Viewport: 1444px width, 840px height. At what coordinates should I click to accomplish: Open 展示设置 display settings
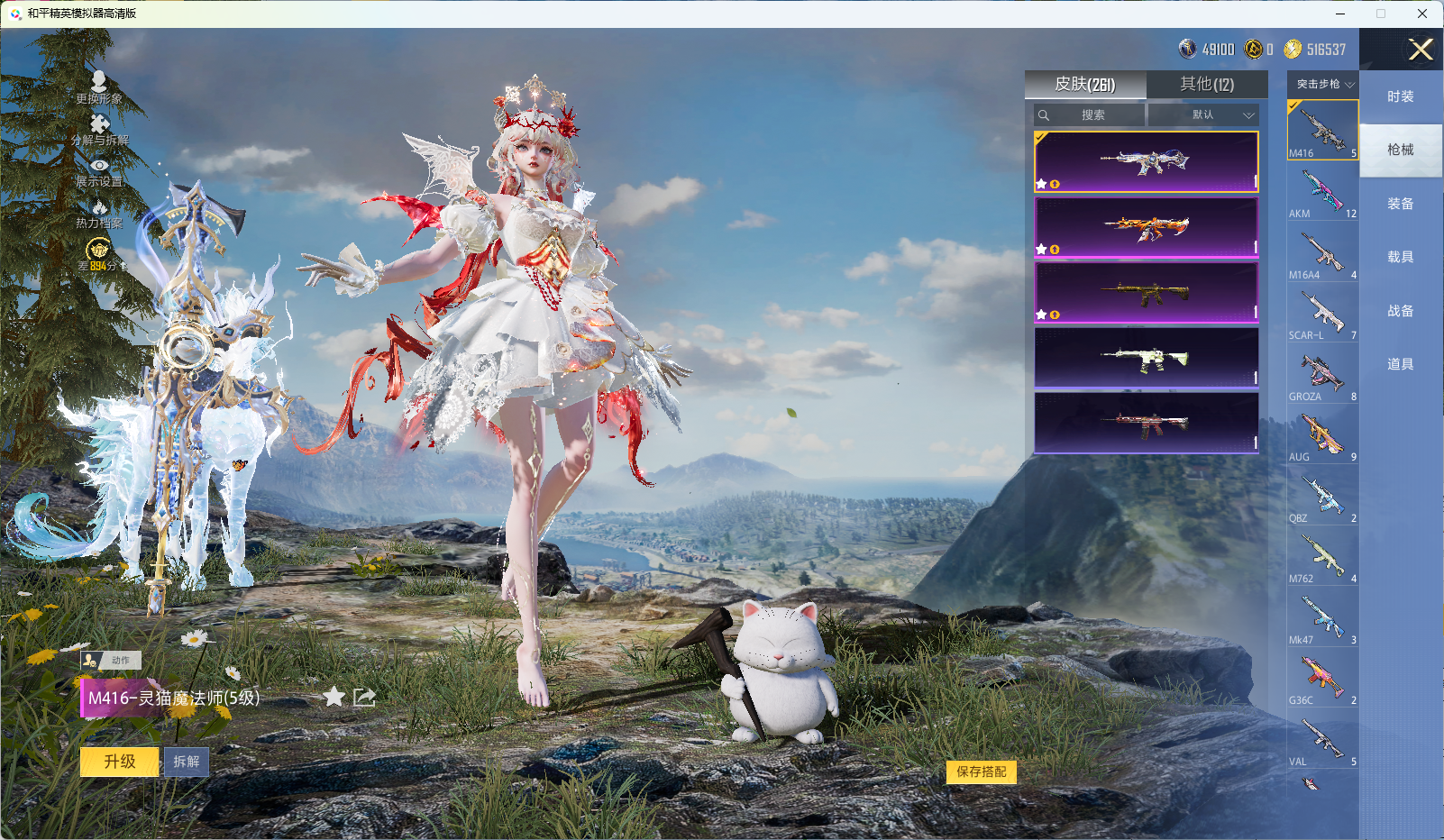[99, 171]
